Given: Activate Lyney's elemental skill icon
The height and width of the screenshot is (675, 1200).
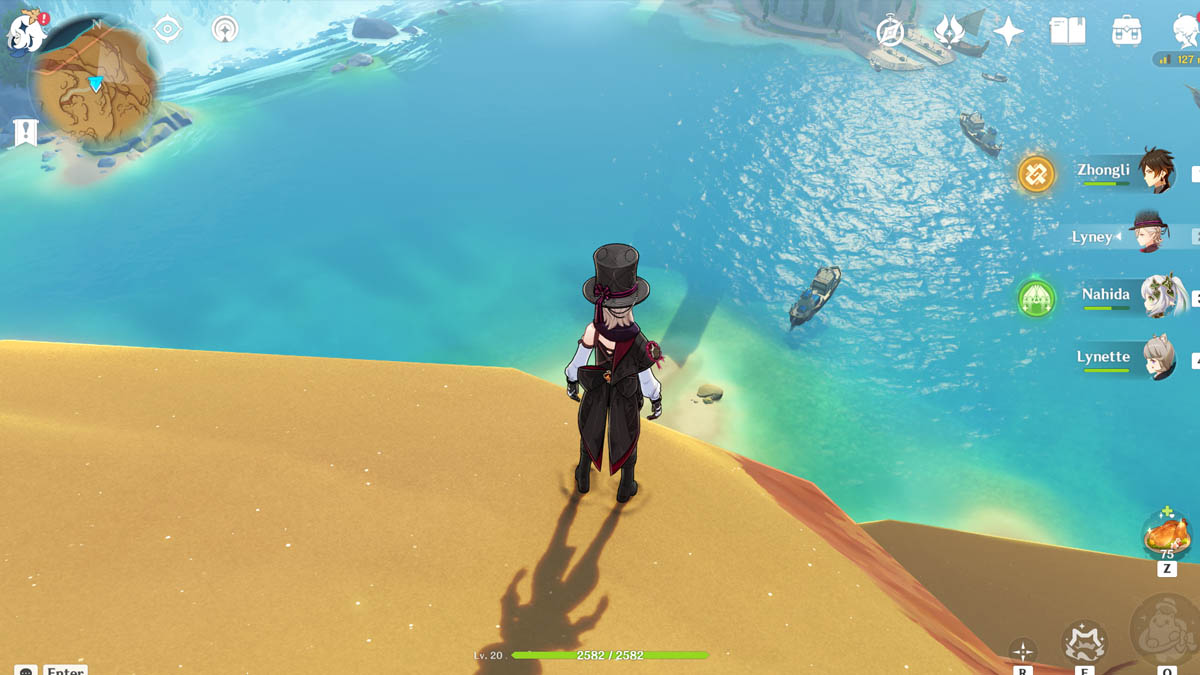Looking at the screenshot, I should (x=1084, y=642).
